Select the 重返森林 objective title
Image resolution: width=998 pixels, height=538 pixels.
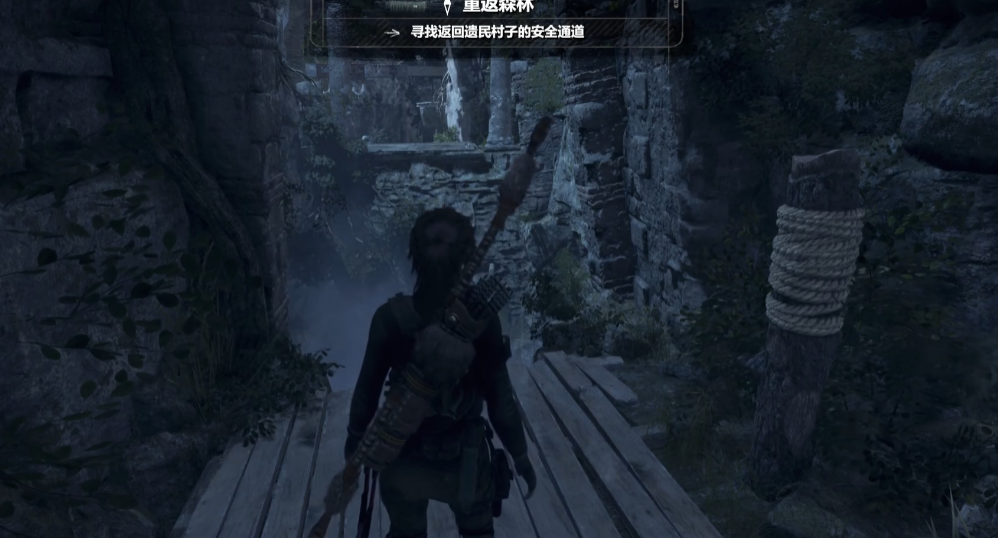coord(497,6)
